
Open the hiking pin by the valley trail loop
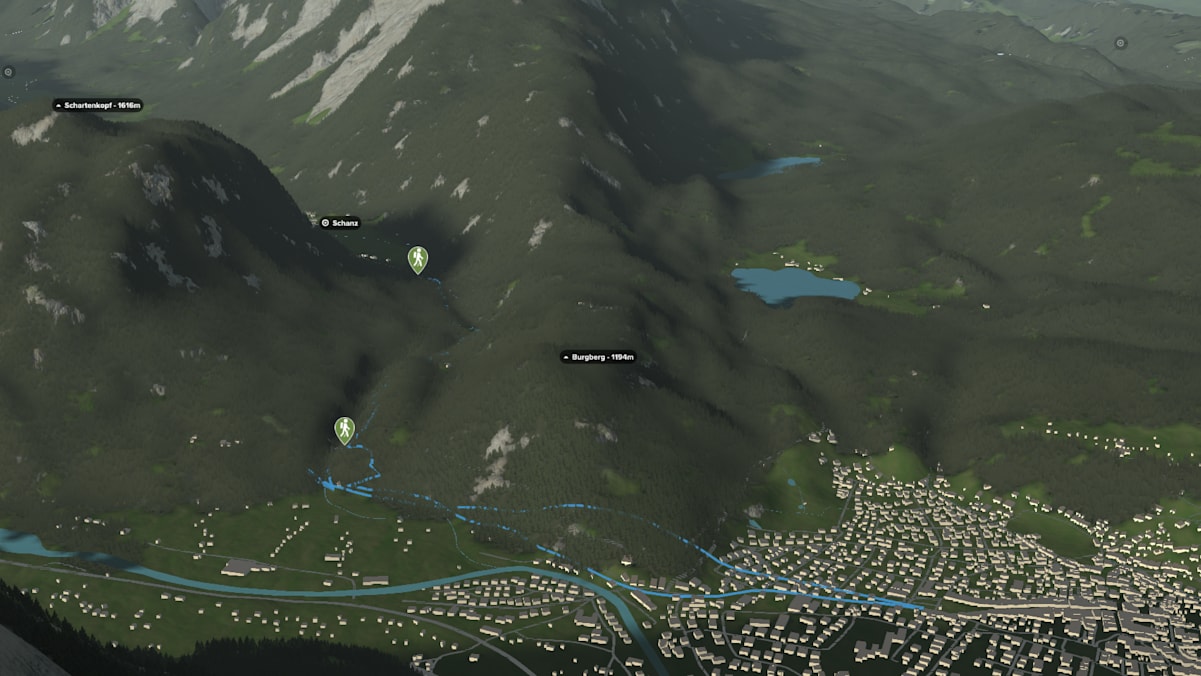[344, 430]
